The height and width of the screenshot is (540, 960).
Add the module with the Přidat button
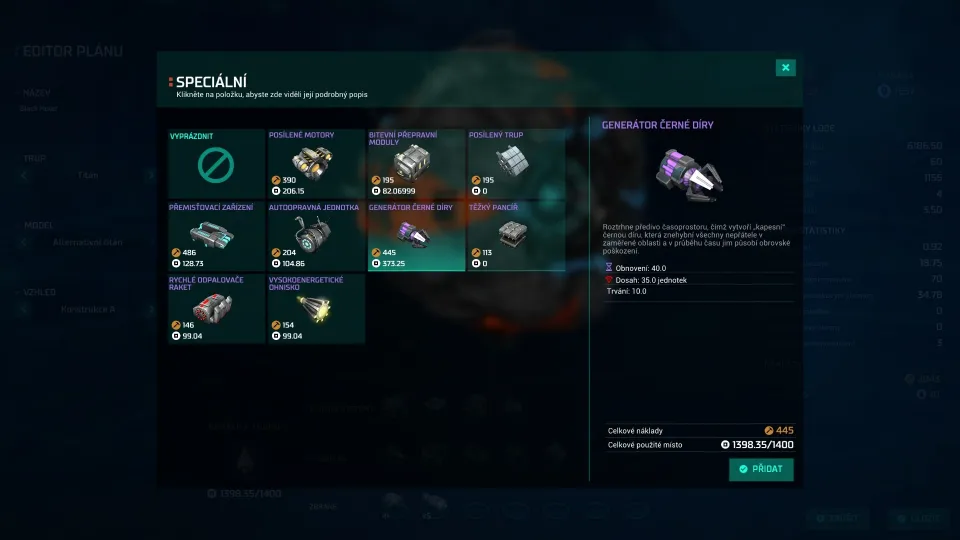pyautogui.click(x=761, y=469)
